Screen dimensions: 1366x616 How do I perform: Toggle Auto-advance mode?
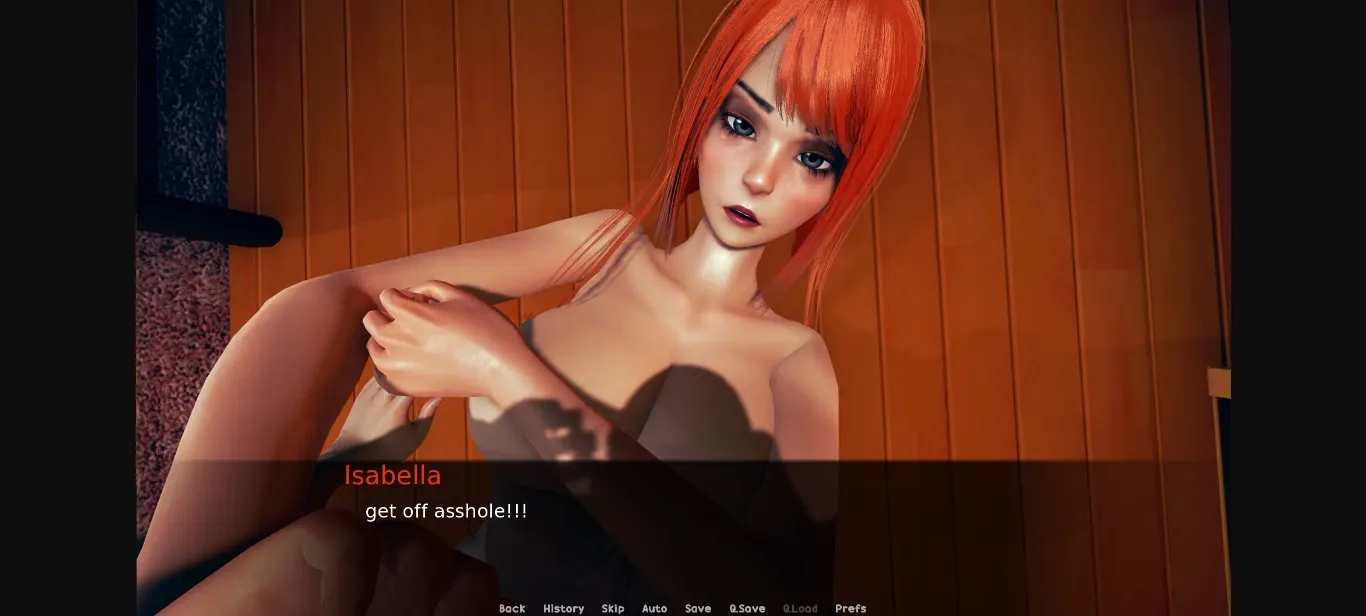tap(654, 608)
